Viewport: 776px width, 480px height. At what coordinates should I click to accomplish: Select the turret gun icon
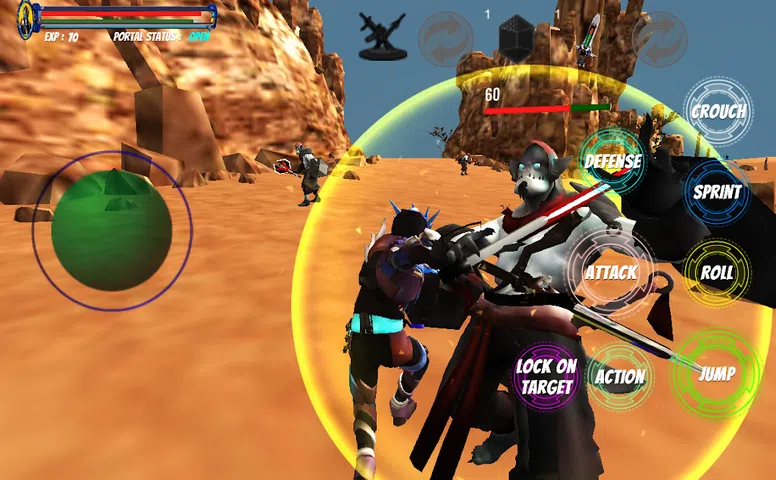pyautogui.click(x=382, y=38)
